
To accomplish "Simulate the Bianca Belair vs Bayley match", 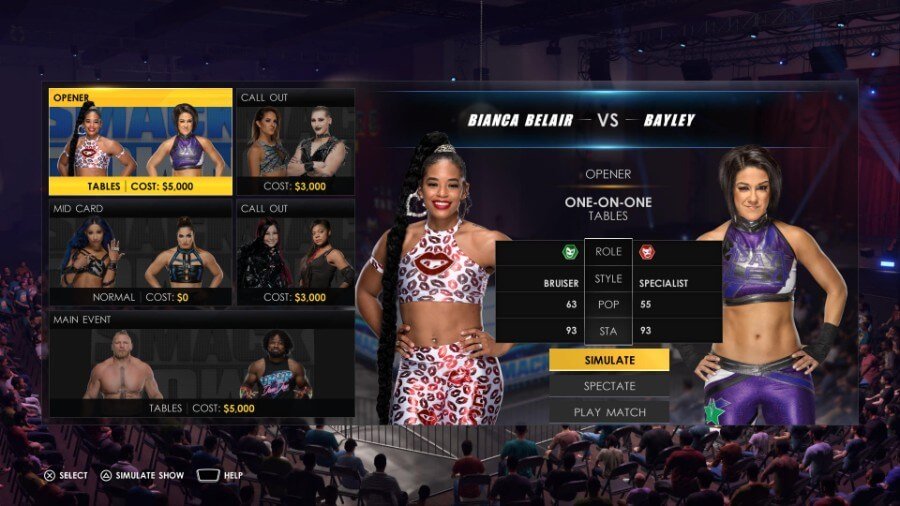I will (609, 359).
